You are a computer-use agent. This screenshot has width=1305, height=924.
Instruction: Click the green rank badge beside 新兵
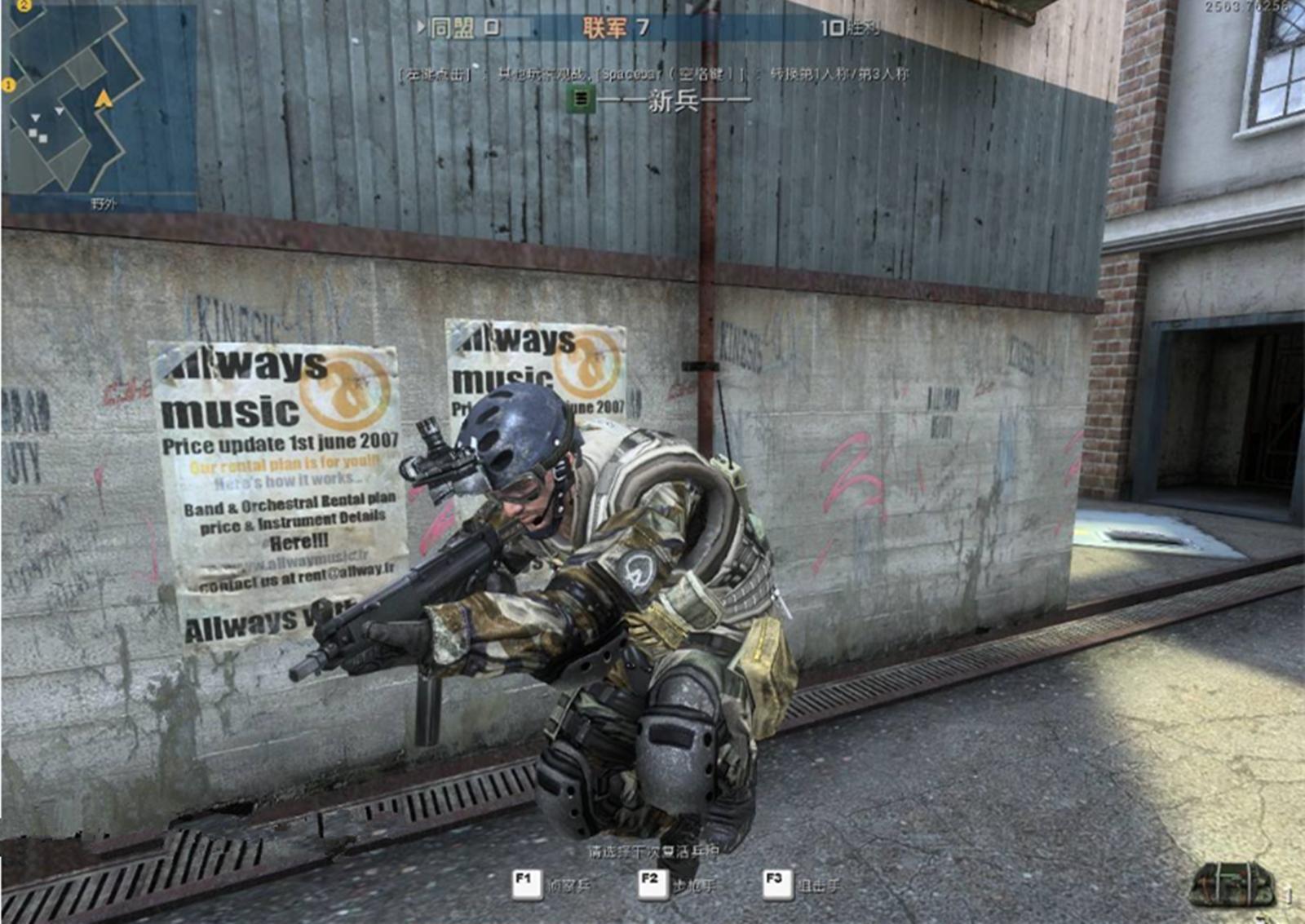[x=581, y=99]
